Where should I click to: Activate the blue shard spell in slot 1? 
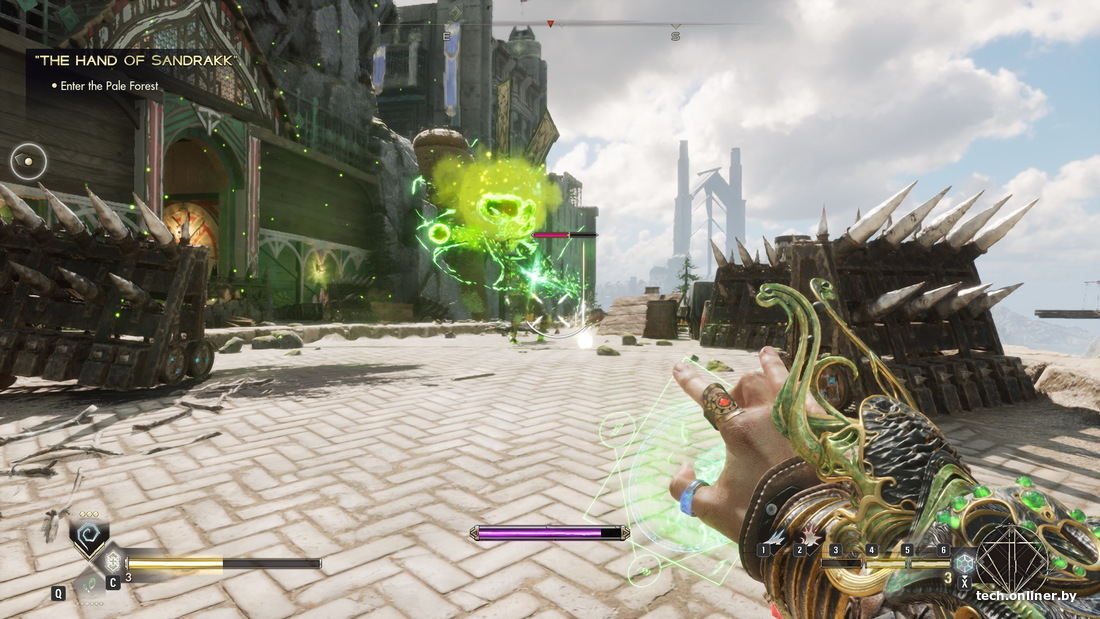[773, 537]
